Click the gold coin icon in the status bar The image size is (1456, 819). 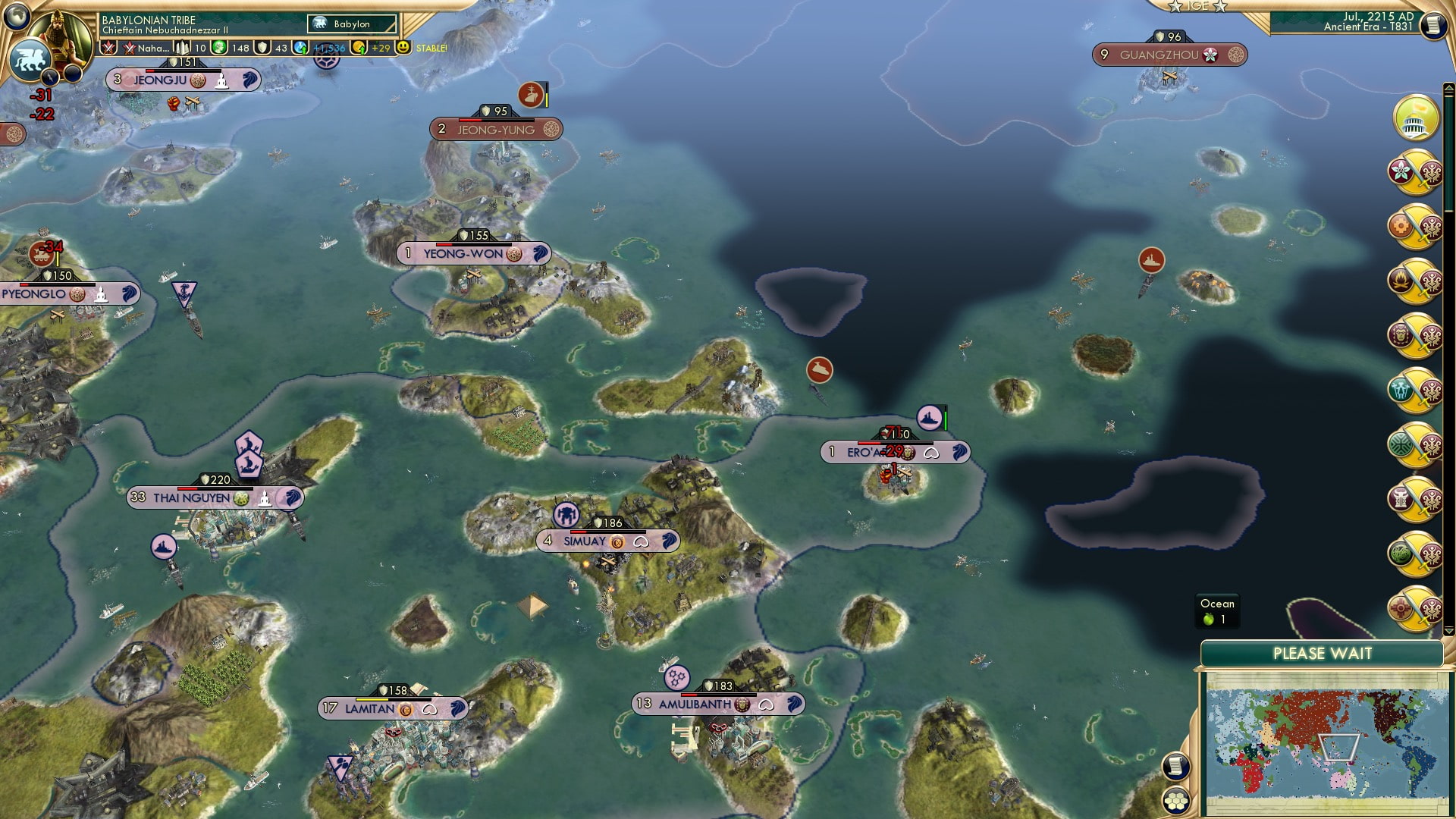click(359, 48)
